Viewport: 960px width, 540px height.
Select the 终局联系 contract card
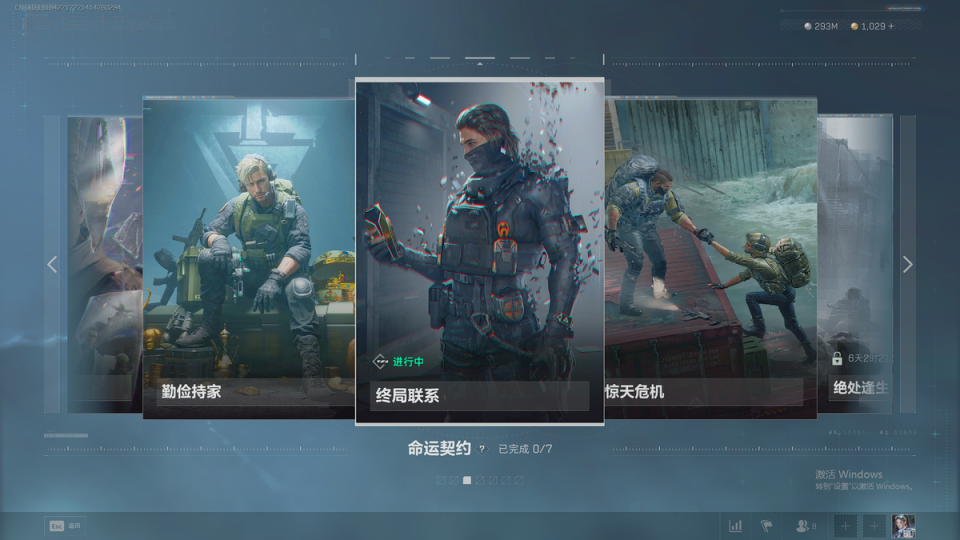[479, 251]
